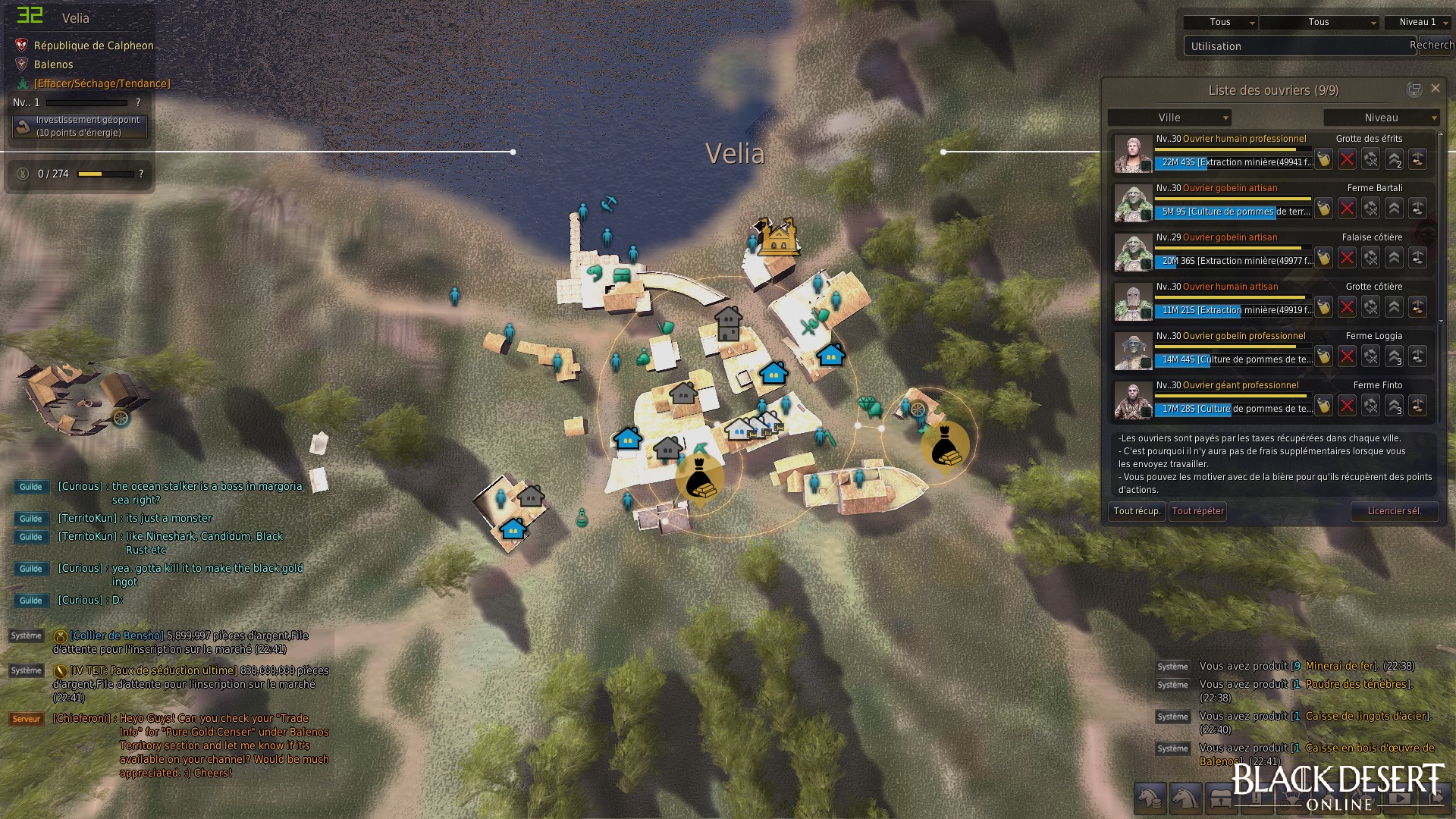Select the Falaise côtière goblin worker portrait
1456x819 pixels.
coord(1133,253)
